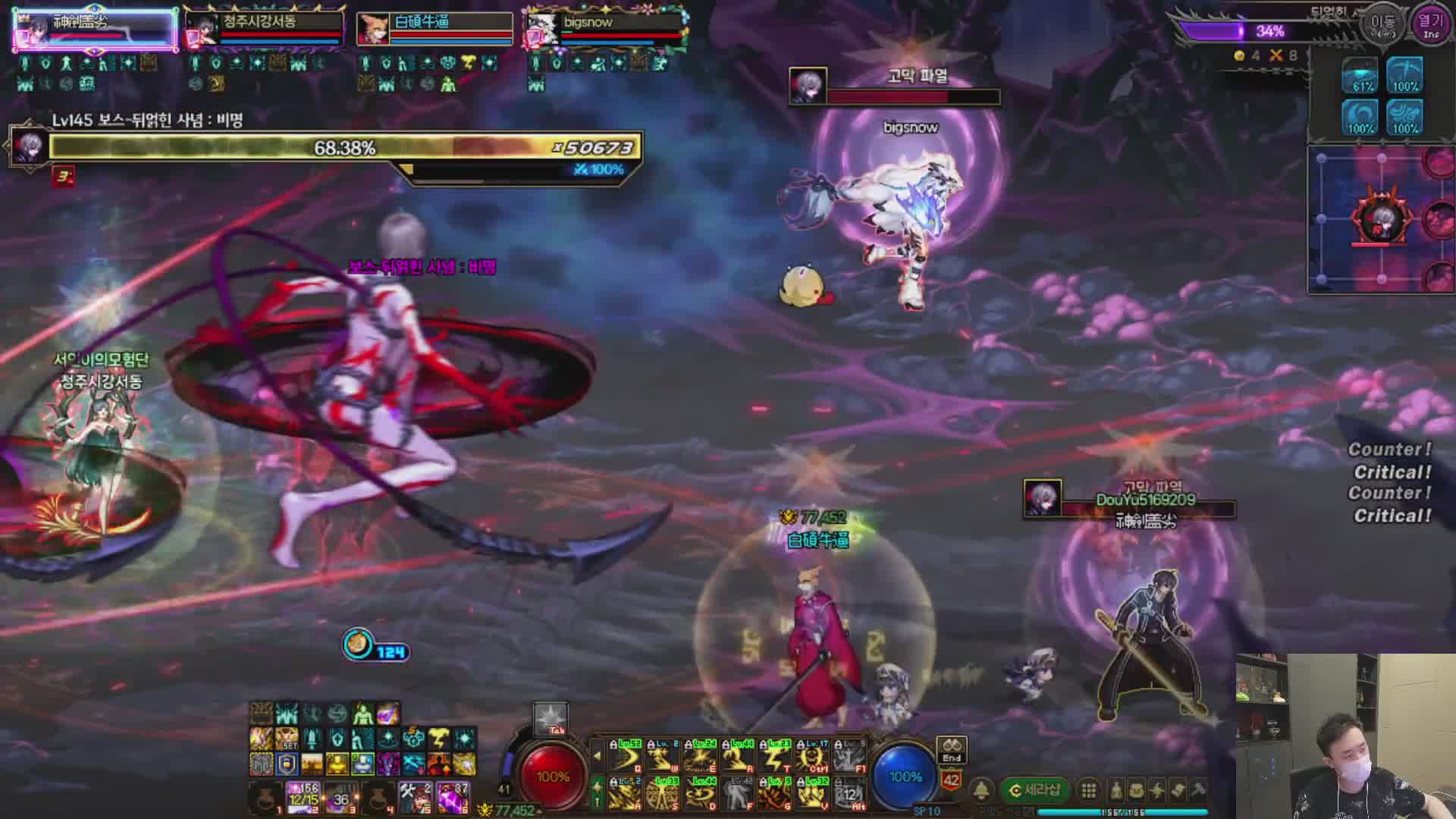Open the notification bell
This screenshot has width=1456, height=819.
(x=981, y=790)
